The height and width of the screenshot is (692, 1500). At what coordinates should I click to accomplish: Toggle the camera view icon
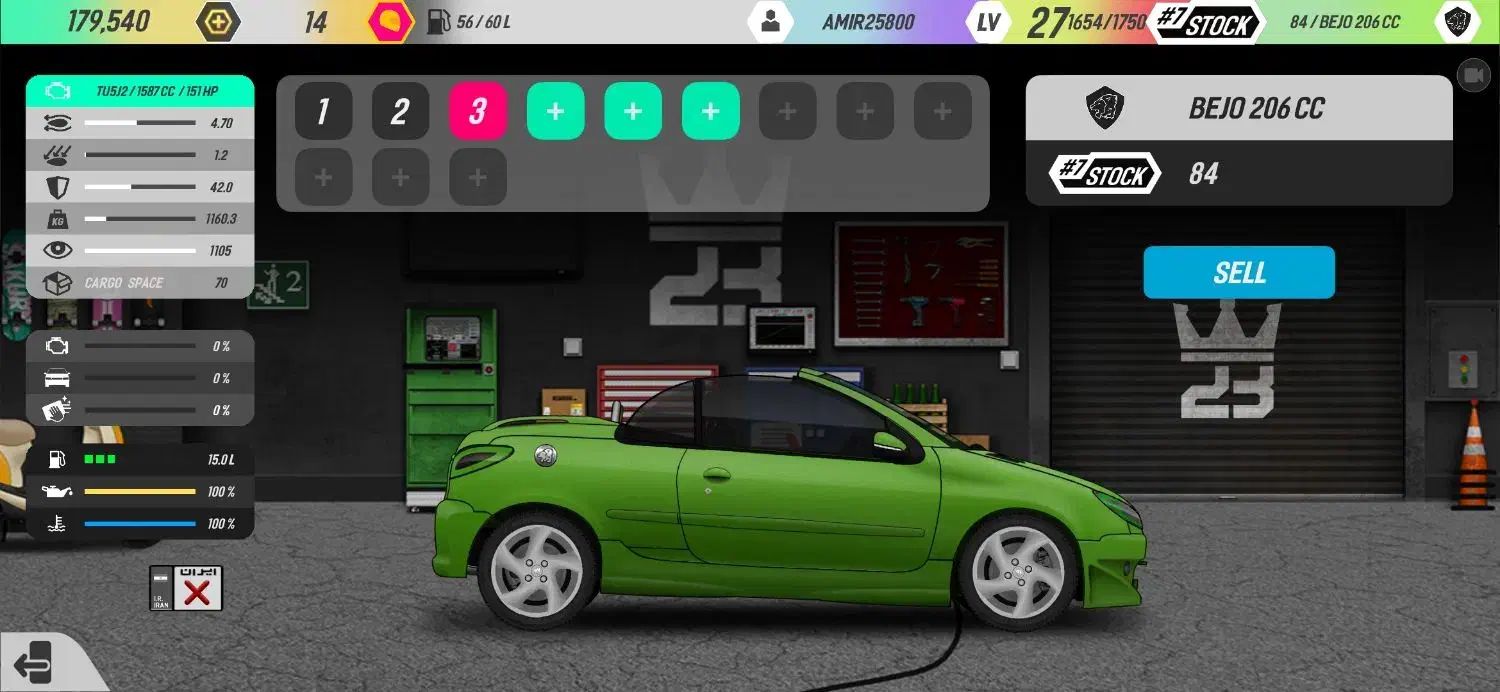click(x=1473, y=75)
